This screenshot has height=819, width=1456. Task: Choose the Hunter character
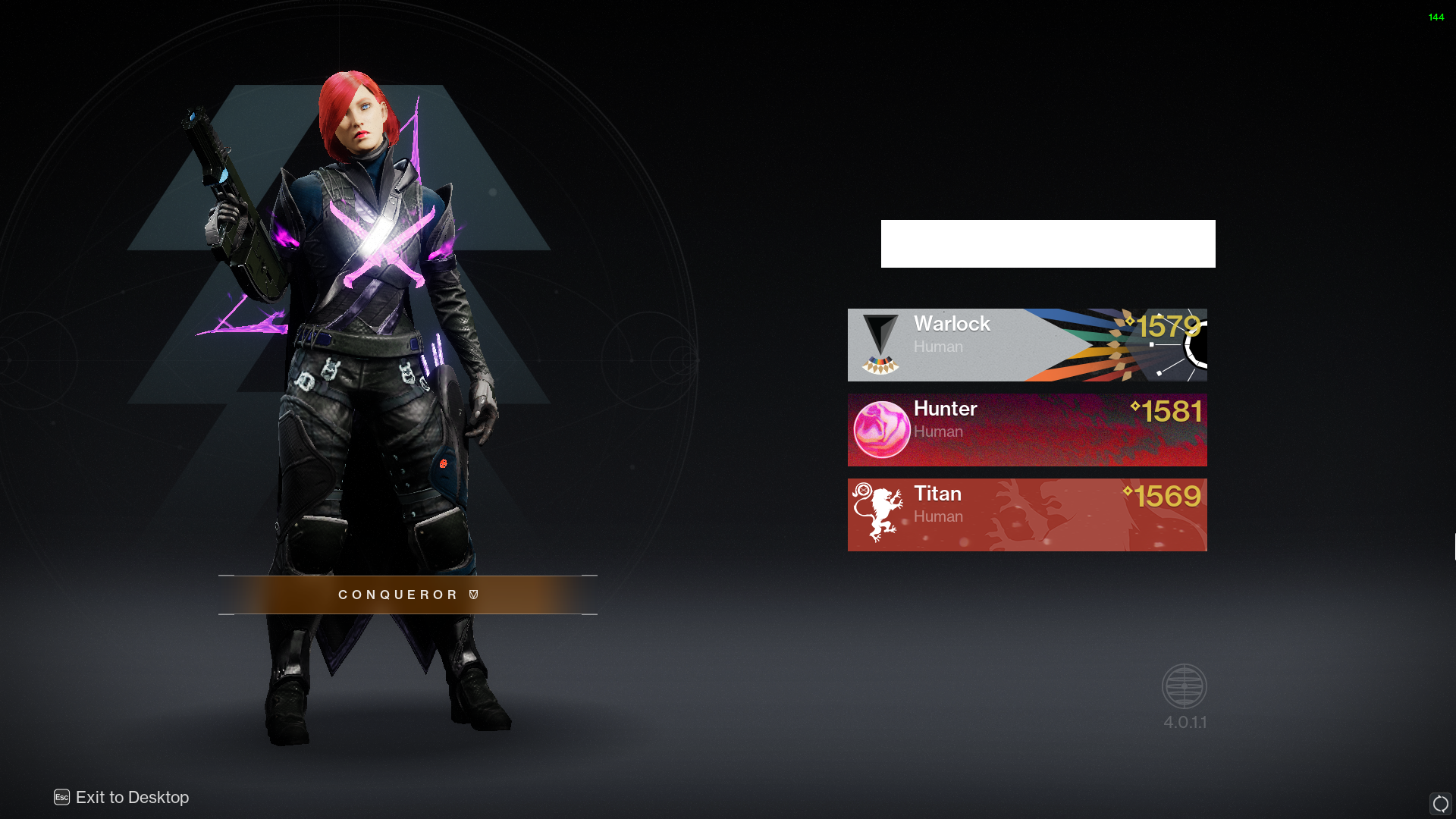click(x=1027, y=430)
